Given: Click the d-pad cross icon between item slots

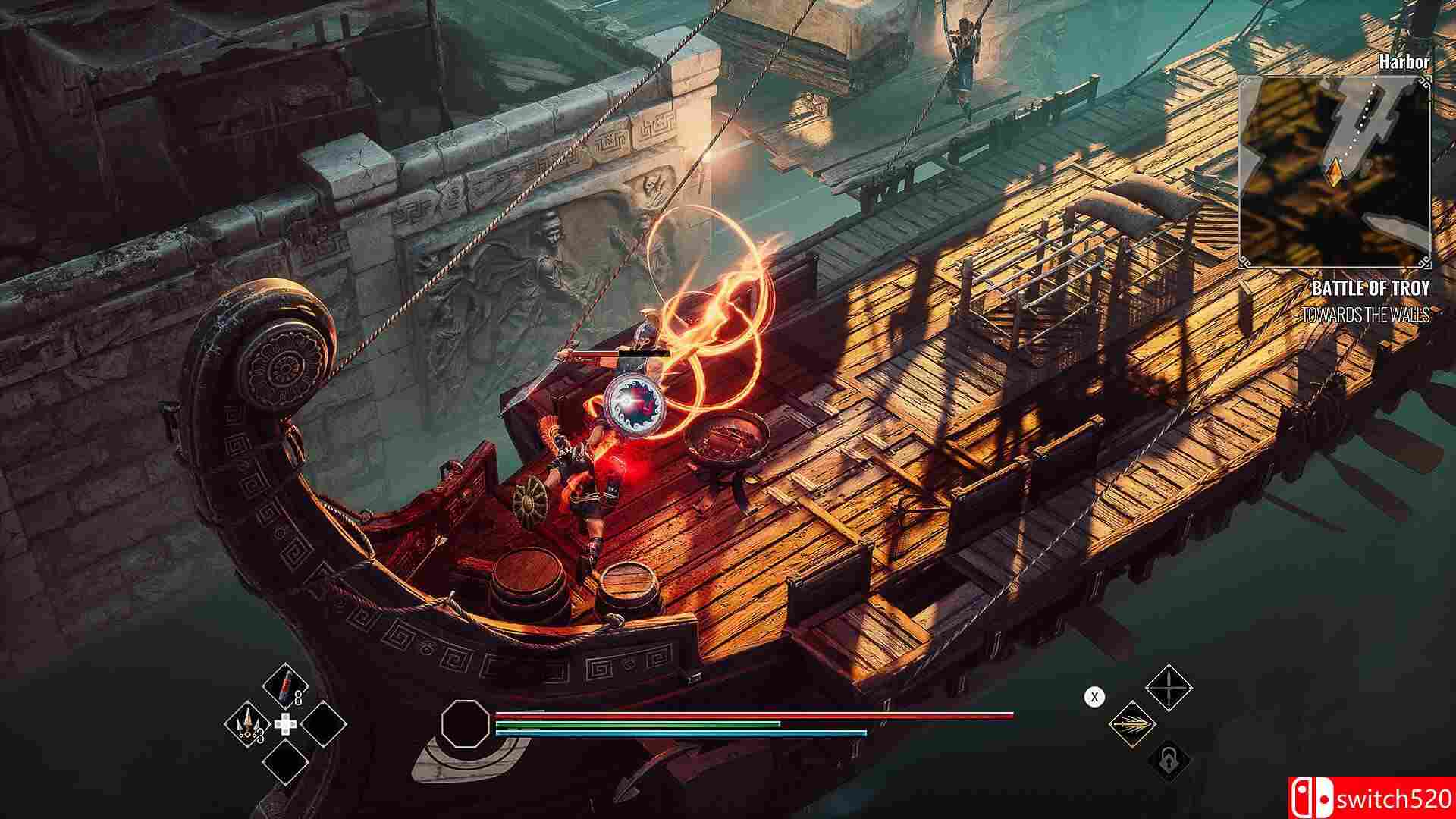Looking at the screenshot, I should (286, 723).
